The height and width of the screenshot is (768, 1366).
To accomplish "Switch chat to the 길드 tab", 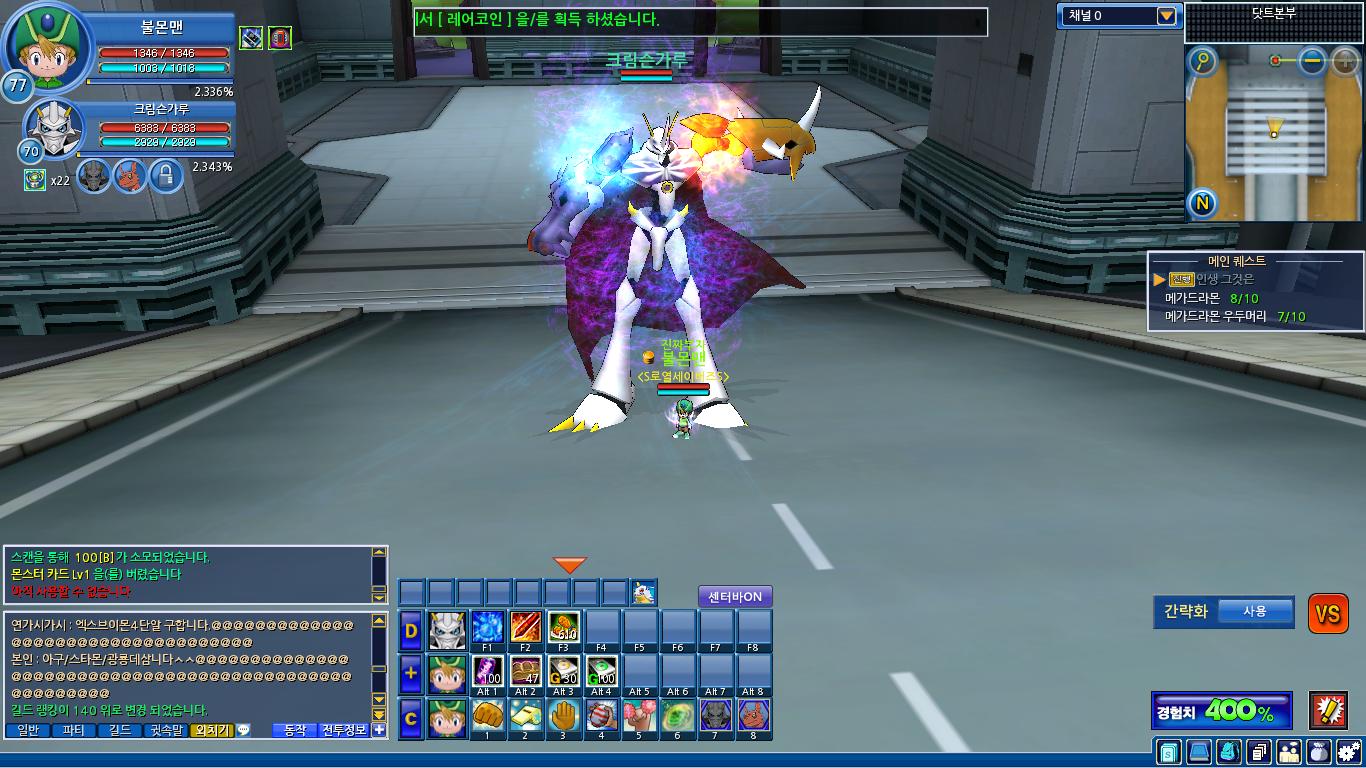I will (x=120, y=730).
